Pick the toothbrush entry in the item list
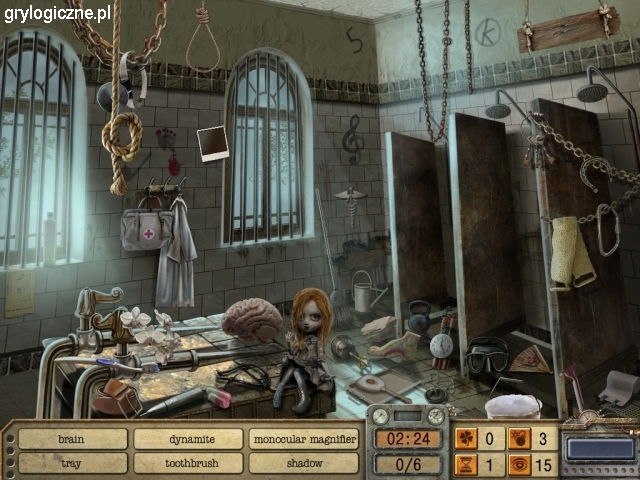The height and width of the screenshot is (480, 640). [x=188, y=463]
